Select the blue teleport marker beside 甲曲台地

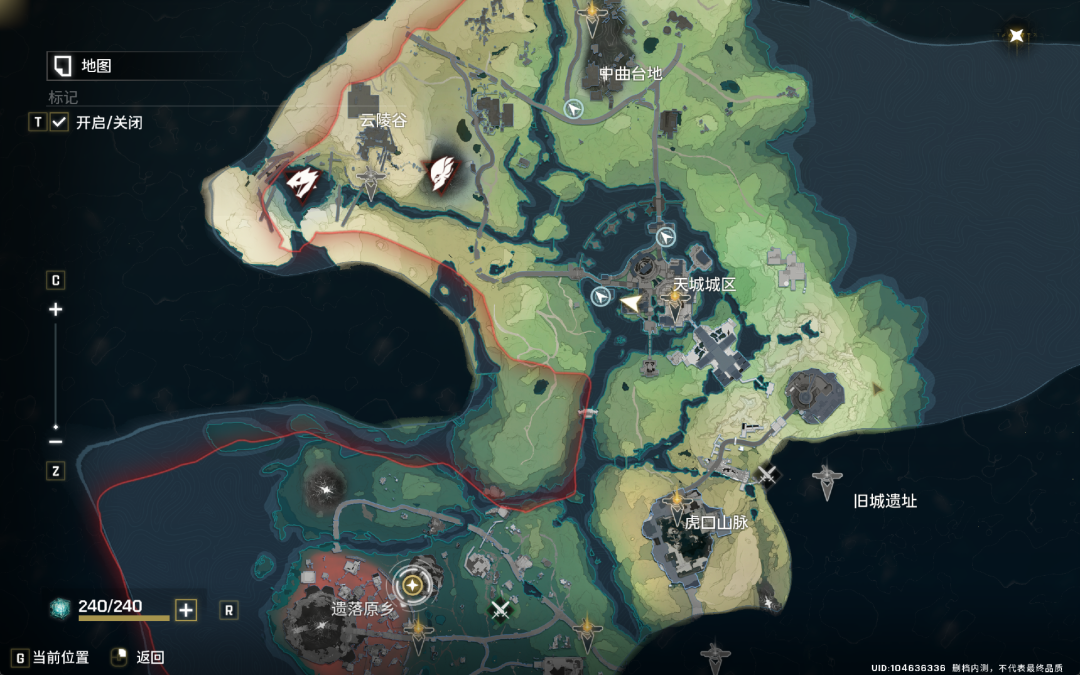click(x=574, y=108)
